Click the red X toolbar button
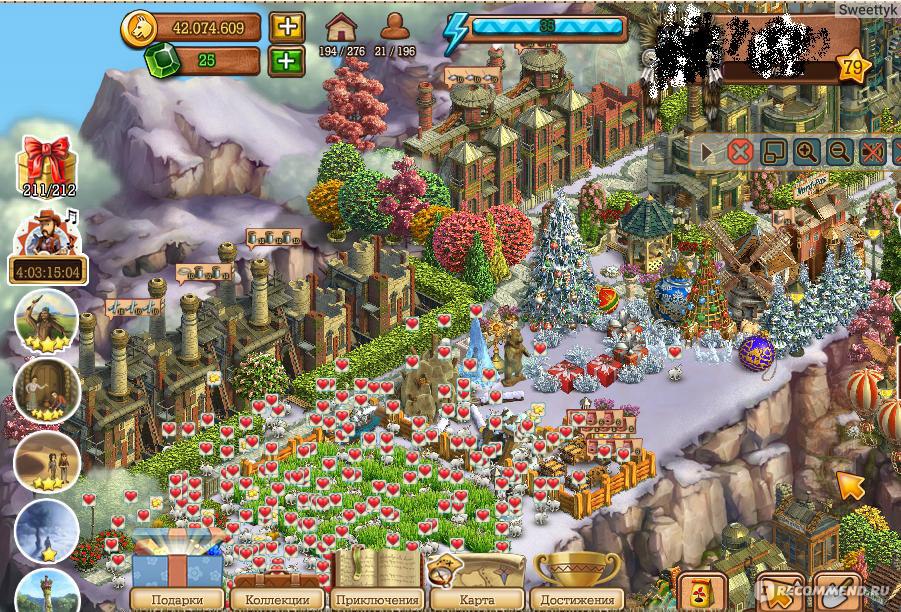 coord(740,152)
